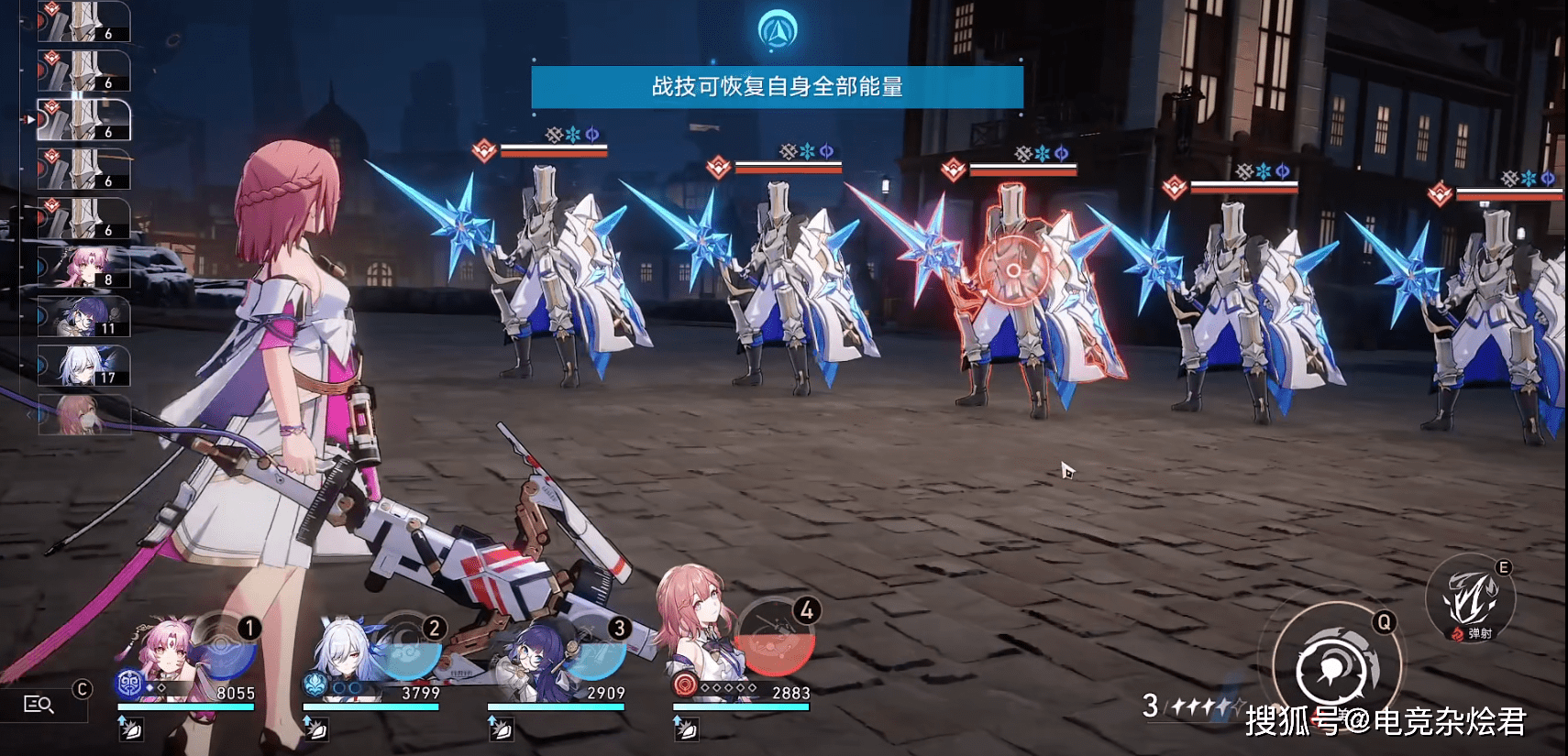Select the pink-haired turn order portrait numbered 8

tap(84, 268)
